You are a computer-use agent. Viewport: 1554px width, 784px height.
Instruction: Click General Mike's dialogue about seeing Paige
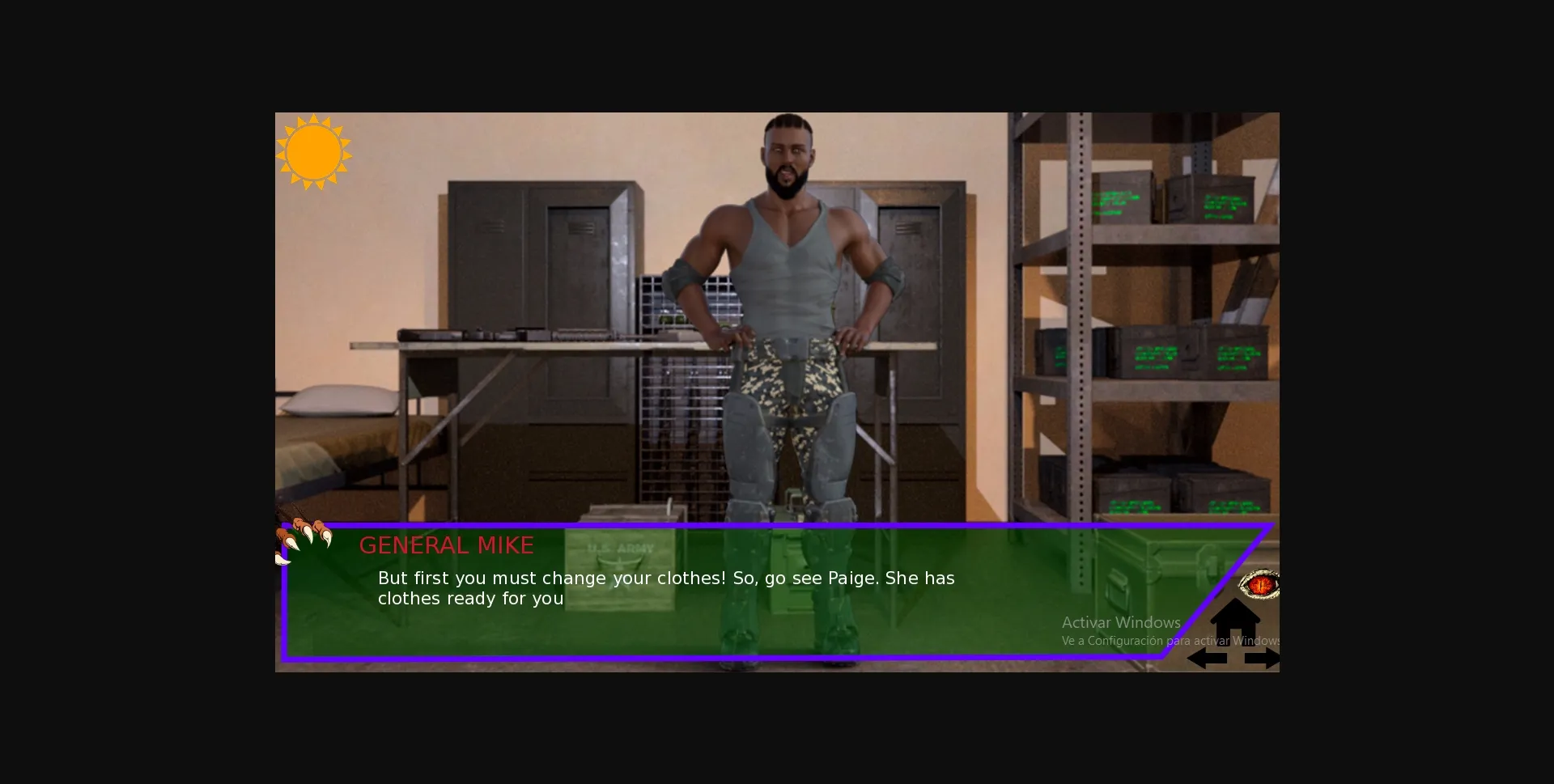point(665,588)
